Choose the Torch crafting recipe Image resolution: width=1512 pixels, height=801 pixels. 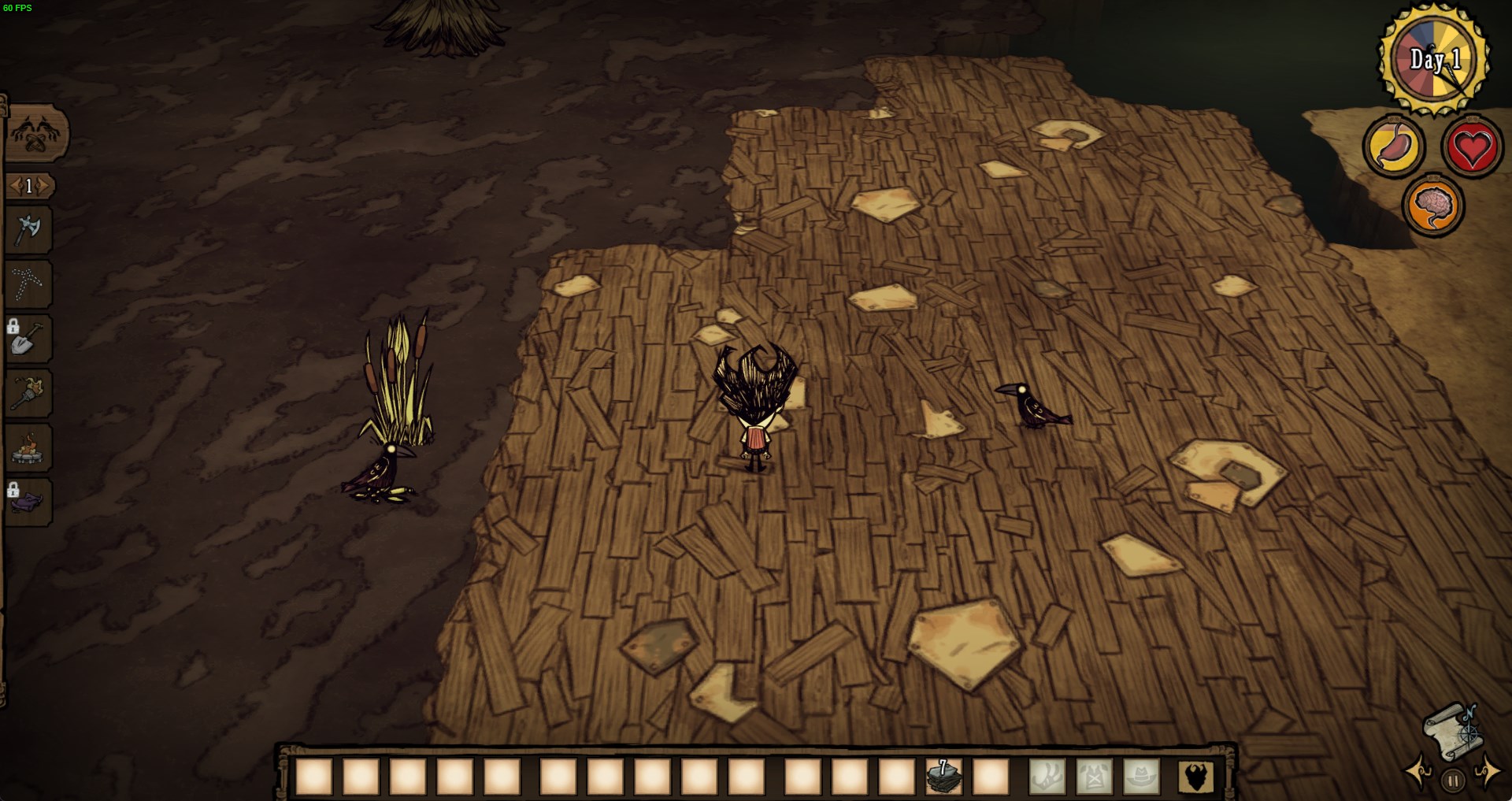pos(29,393)
